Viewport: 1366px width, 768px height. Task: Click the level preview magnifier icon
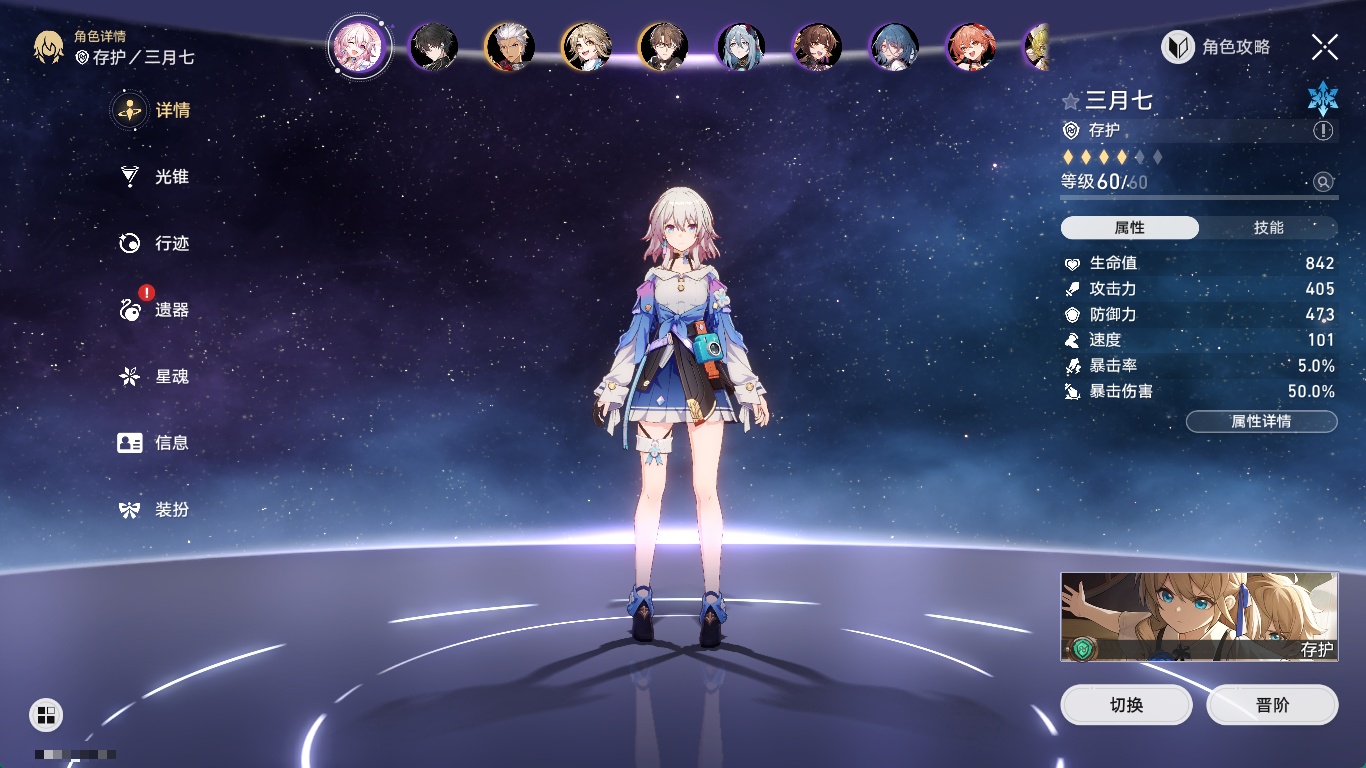[1323, 182]
